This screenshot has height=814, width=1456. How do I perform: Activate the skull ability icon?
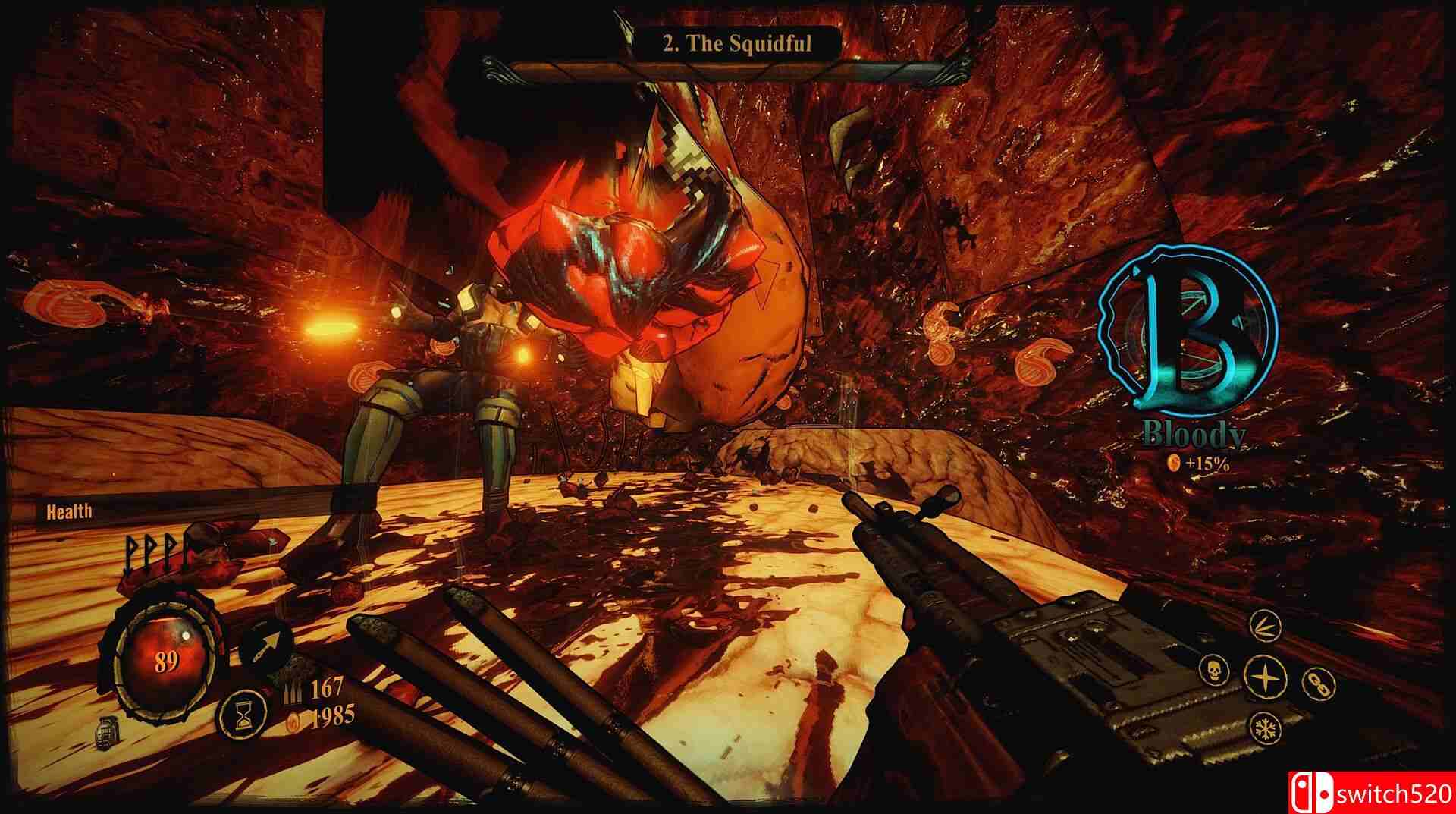pos(1214,671)
